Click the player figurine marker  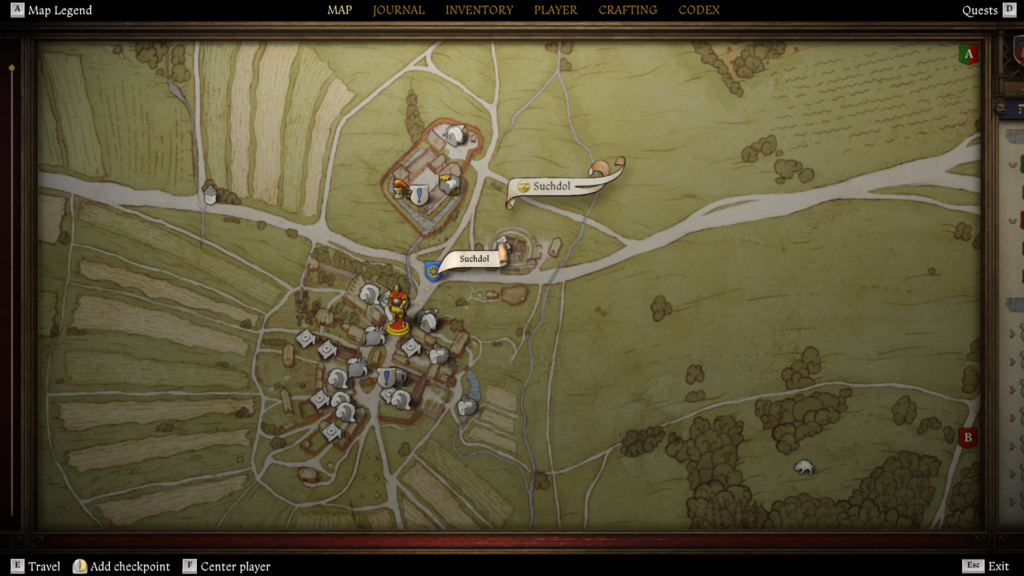(397, 310)
